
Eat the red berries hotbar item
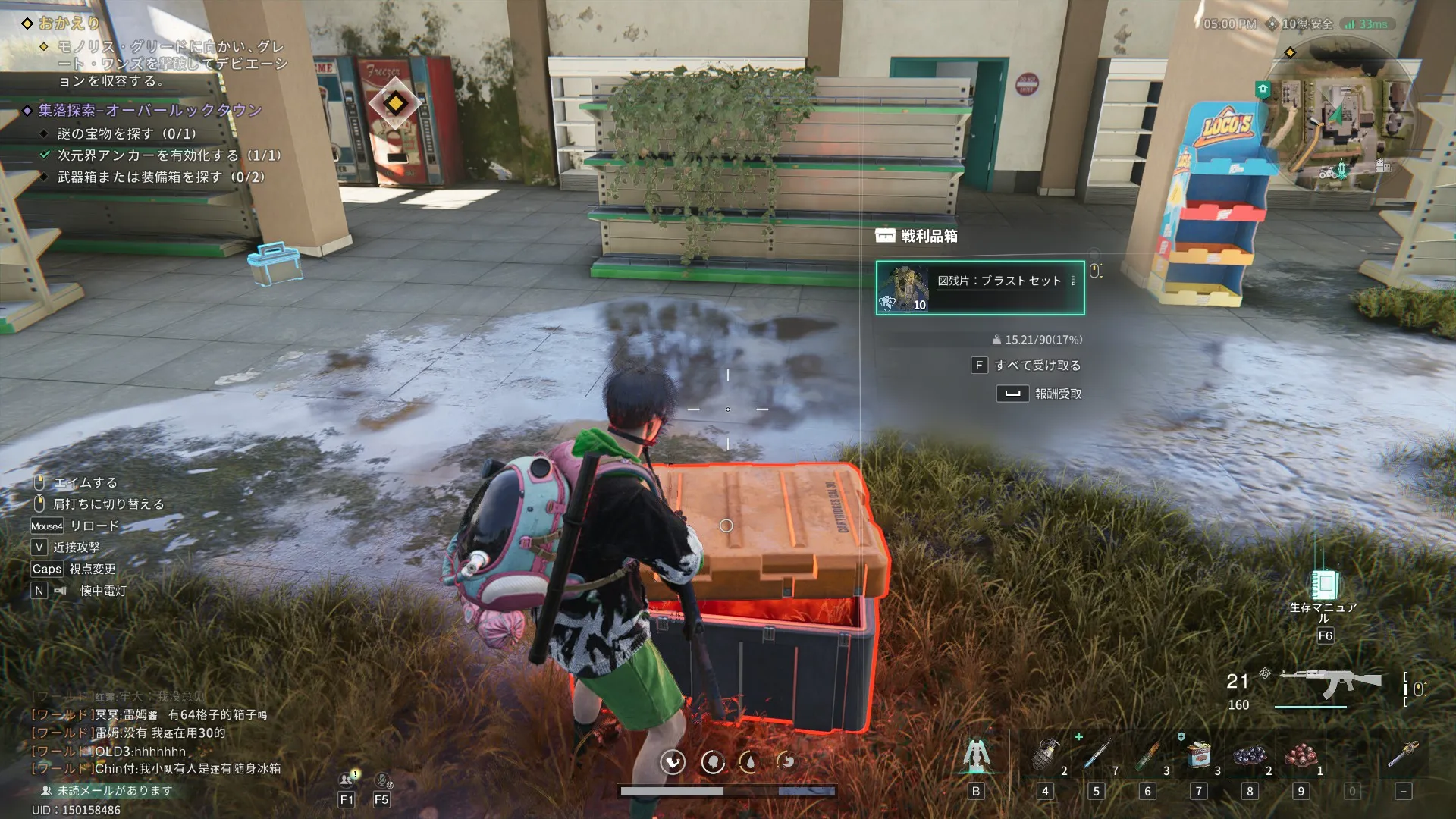point(1301,756)
